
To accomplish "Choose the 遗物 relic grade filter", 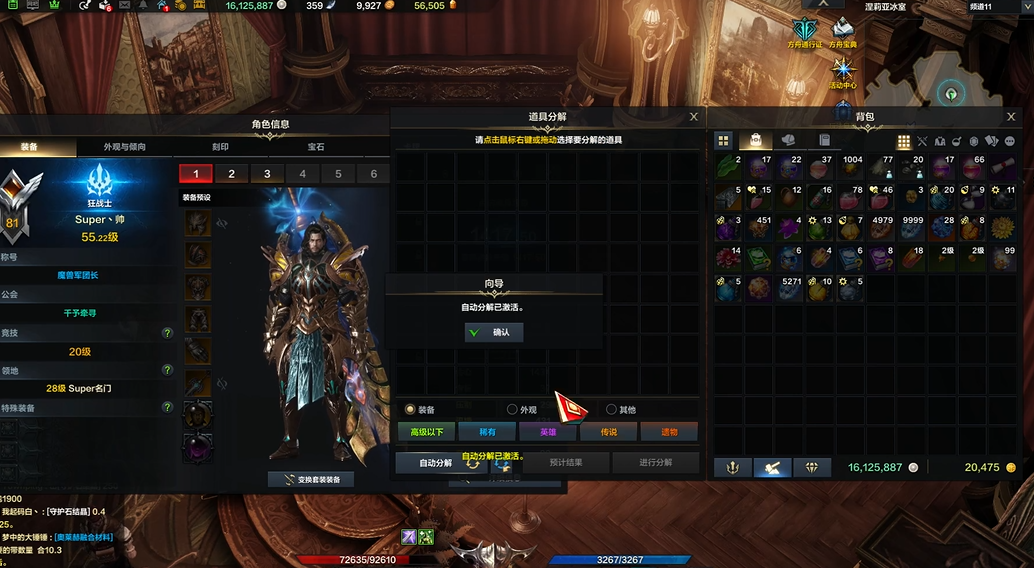I will point(669,432).
